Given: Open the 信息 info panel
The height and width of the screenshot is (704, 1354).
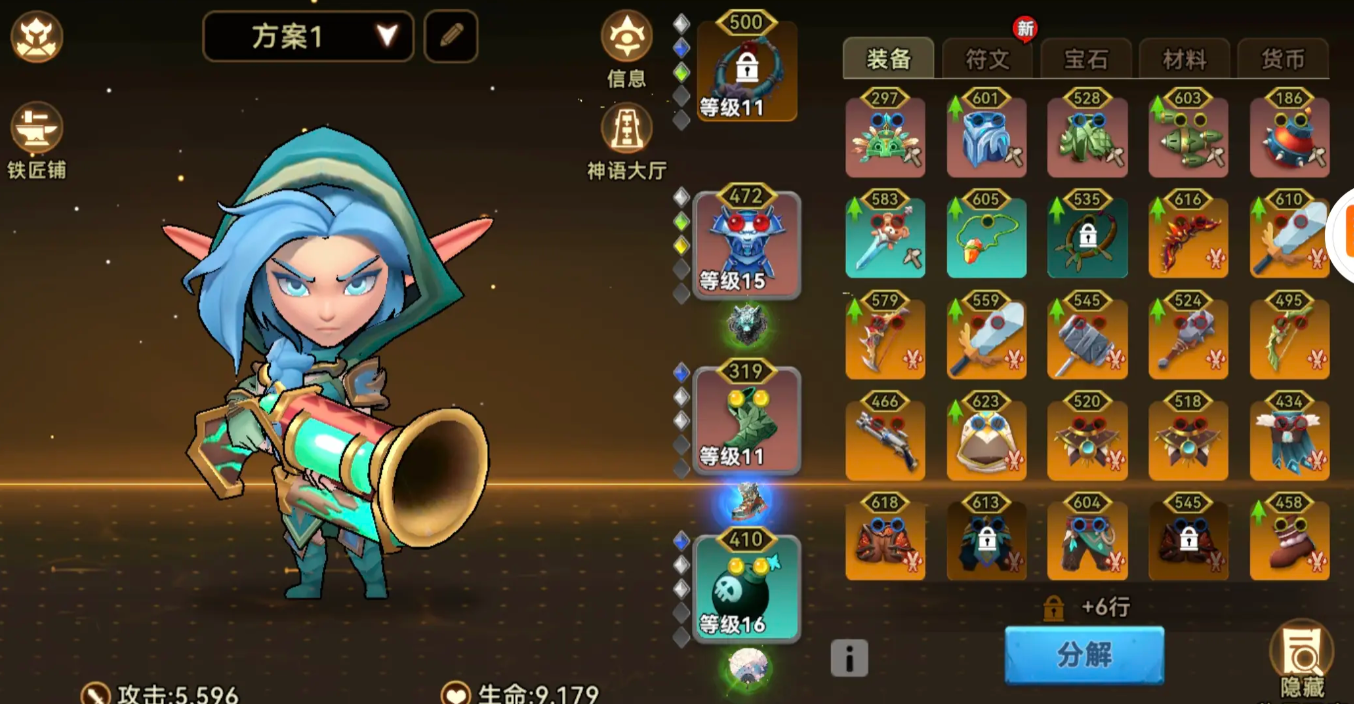Looking at the screenshot, I should click(627, 46).
